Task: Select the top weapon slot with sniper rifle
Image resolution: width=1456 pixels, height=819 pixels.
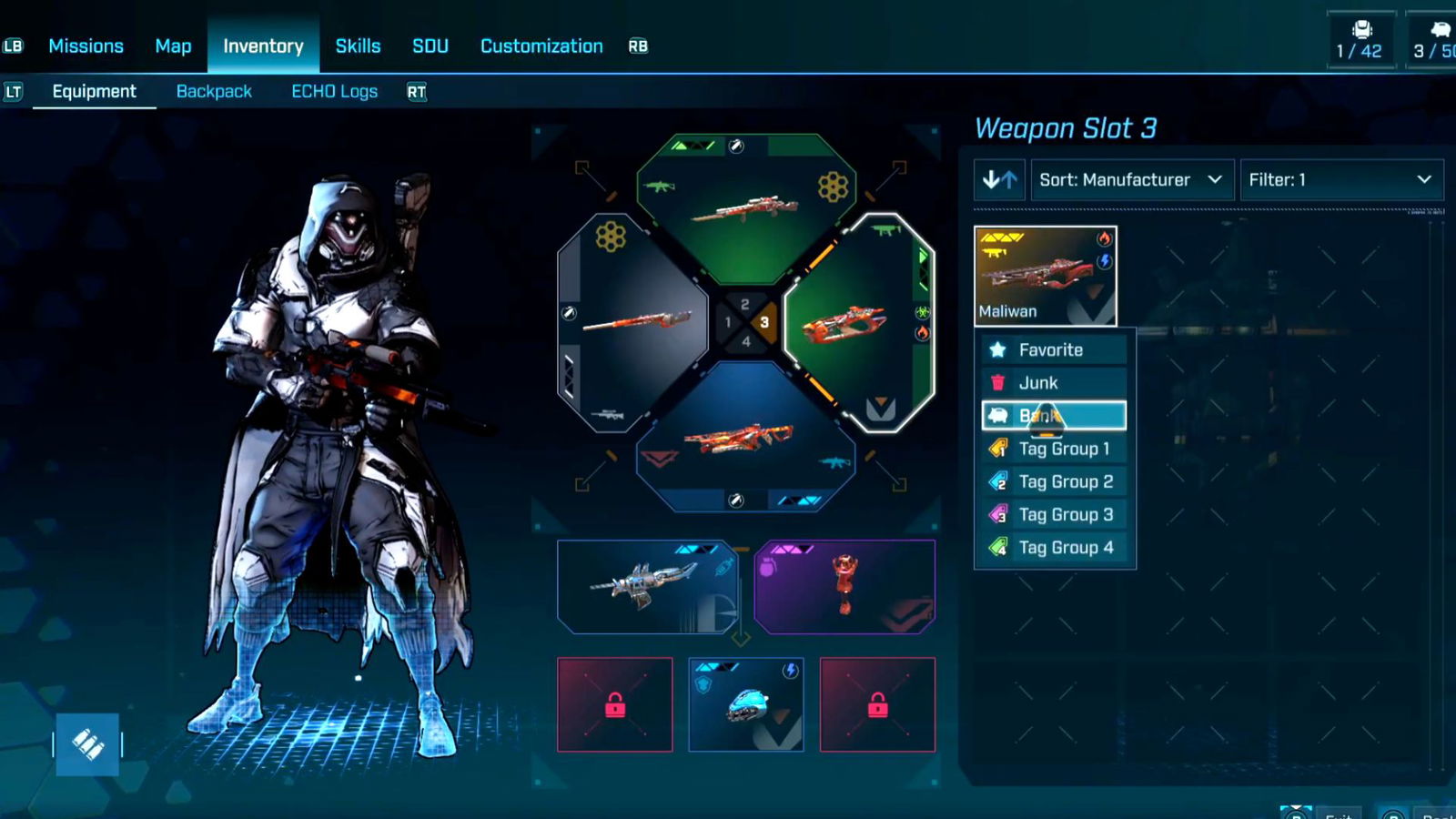Action: coord(746,209)
